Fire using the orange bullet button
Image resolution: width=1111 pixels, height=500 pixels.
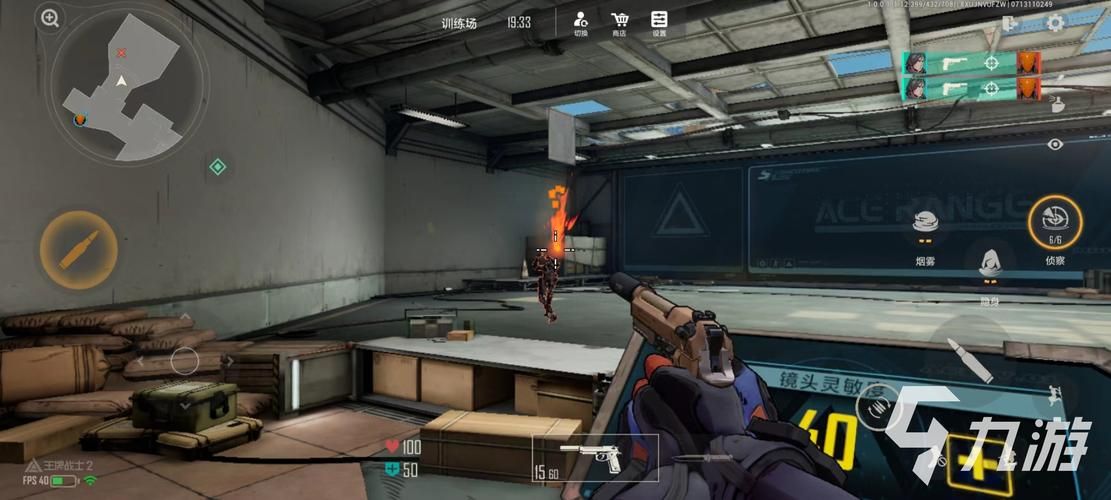tap(78, 250)
